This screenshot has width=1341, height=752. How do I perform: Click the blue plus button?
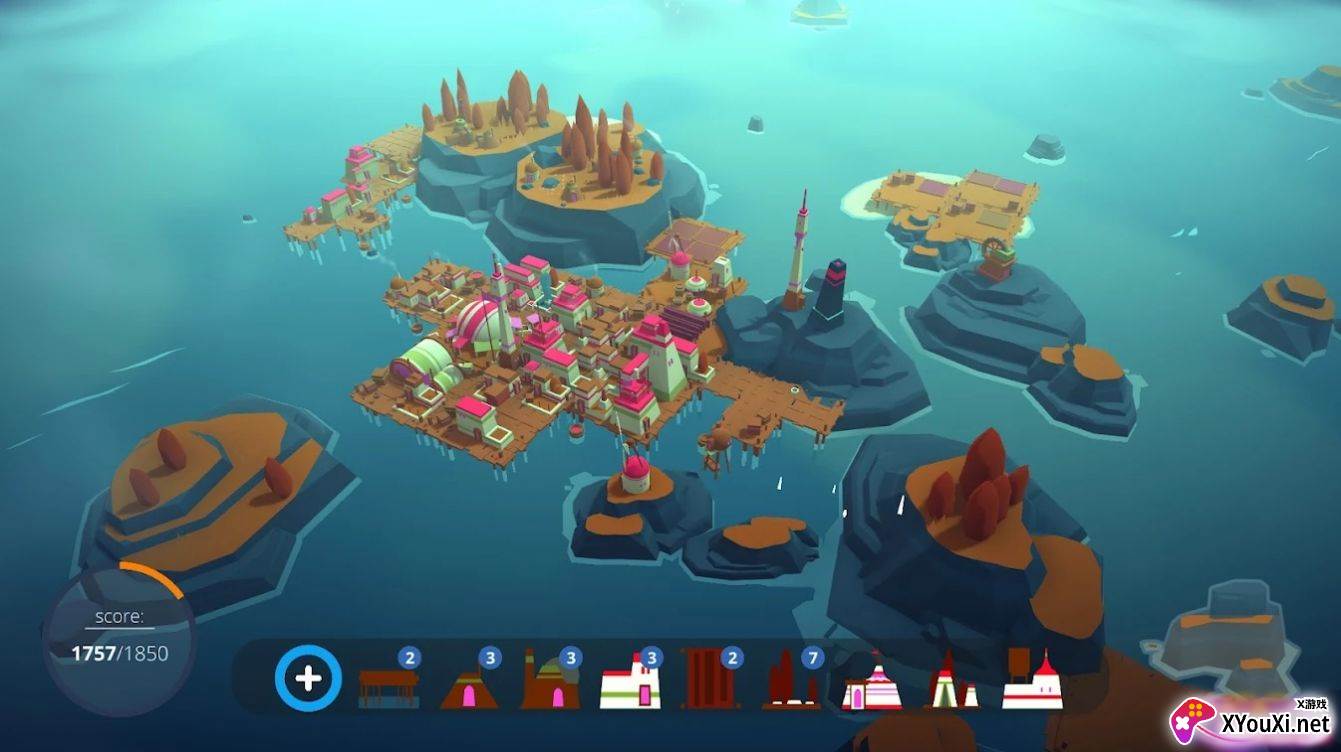(308, 679)
